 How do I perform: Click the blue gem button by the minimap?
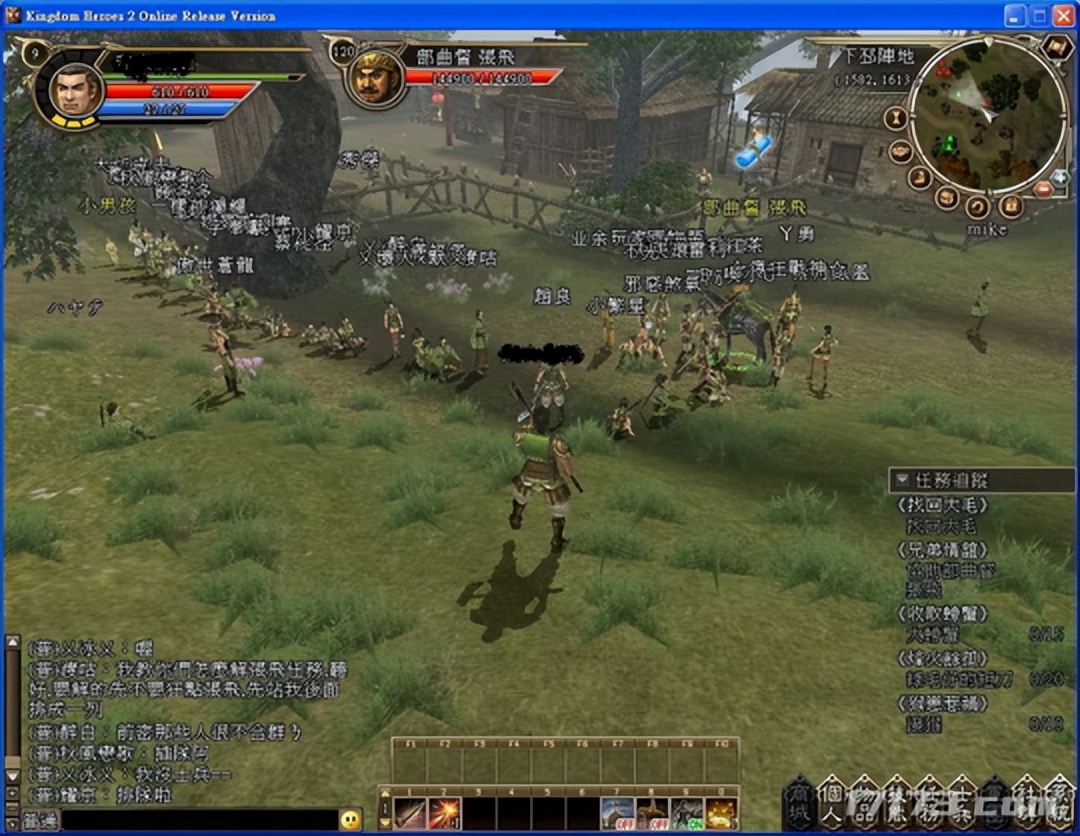click(x=1061, y=179)
